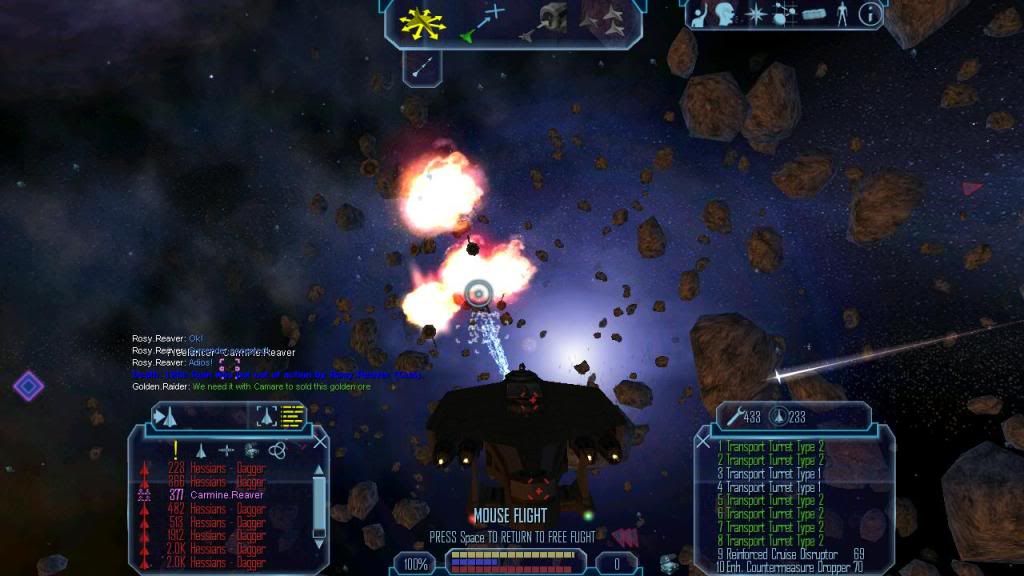Image resolution: width=1024 pixels, height=576 pixels.
Task: Open the Inventory crate icon
Action: pos(811,14)
